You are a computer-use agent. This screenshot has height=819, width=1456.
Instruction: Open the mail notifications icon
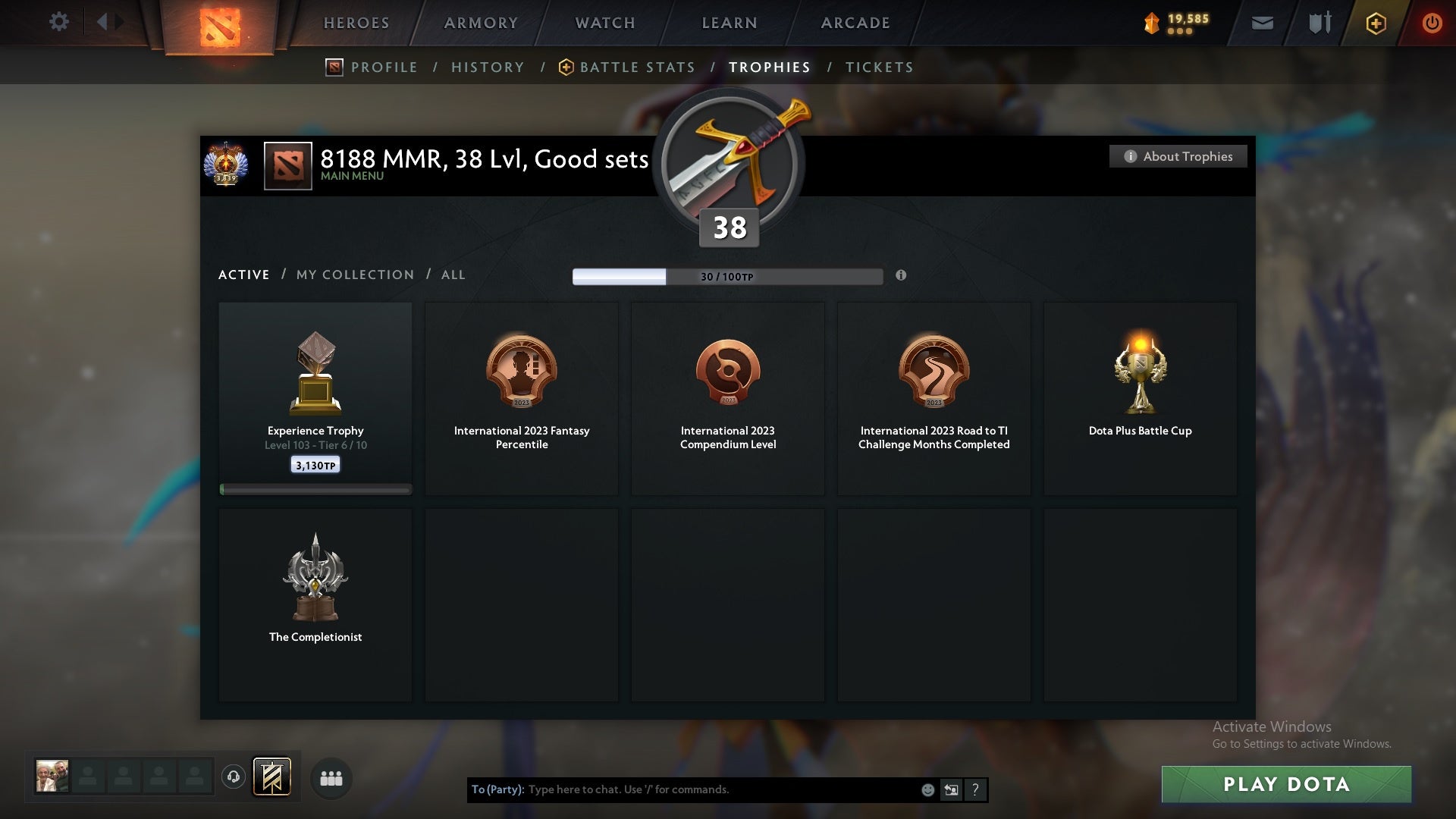pyautogui.click(x=1262, y=22)
